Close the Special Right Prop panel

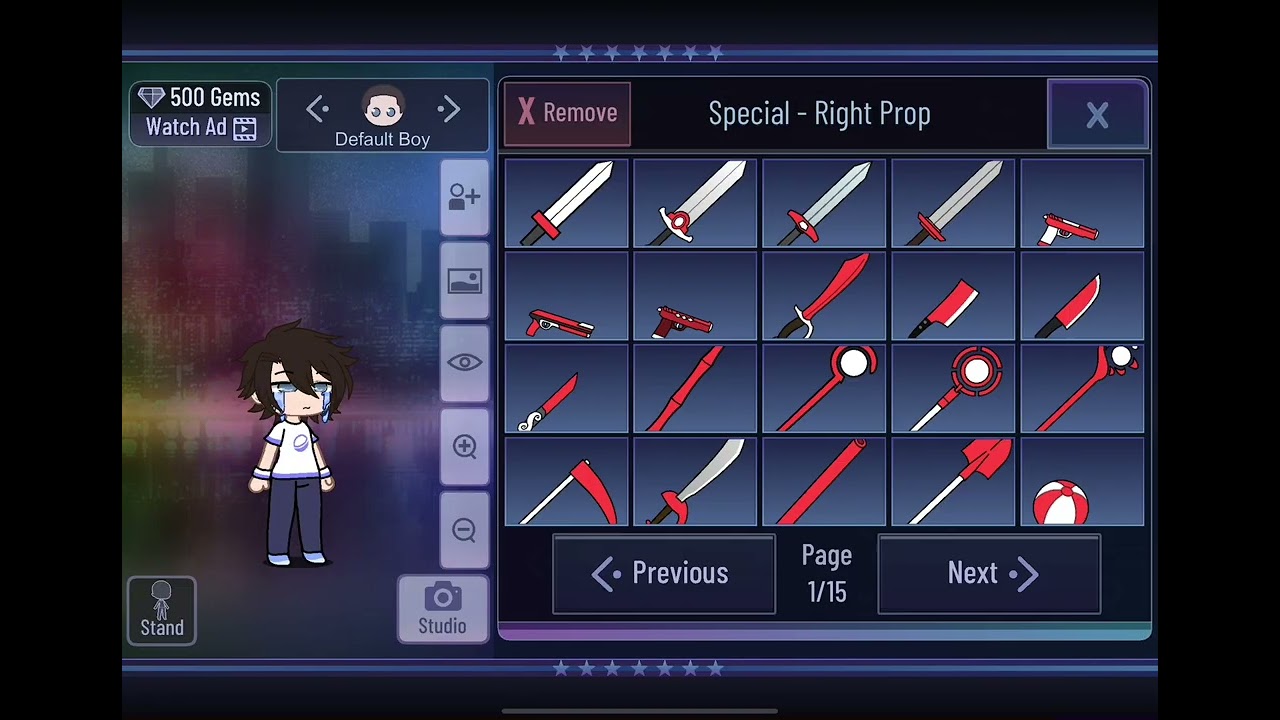point(1097,115)
